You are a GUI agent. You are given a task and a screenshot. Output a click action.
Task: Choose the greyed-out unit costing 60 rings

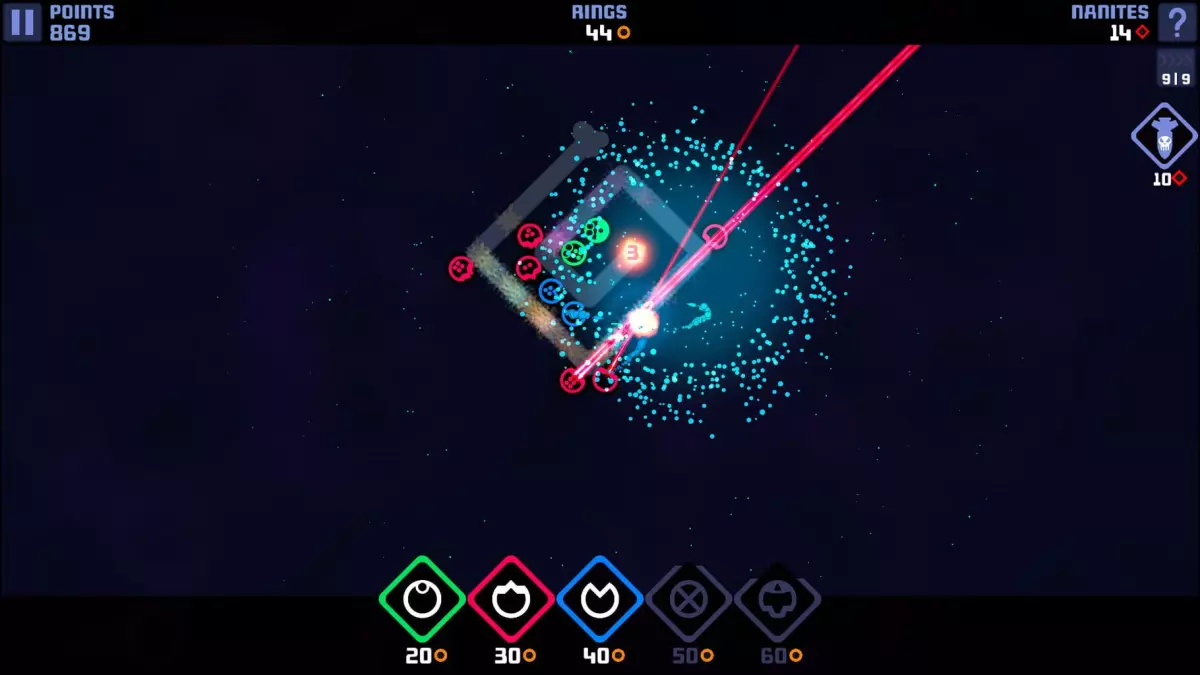(x=777, y=599)
